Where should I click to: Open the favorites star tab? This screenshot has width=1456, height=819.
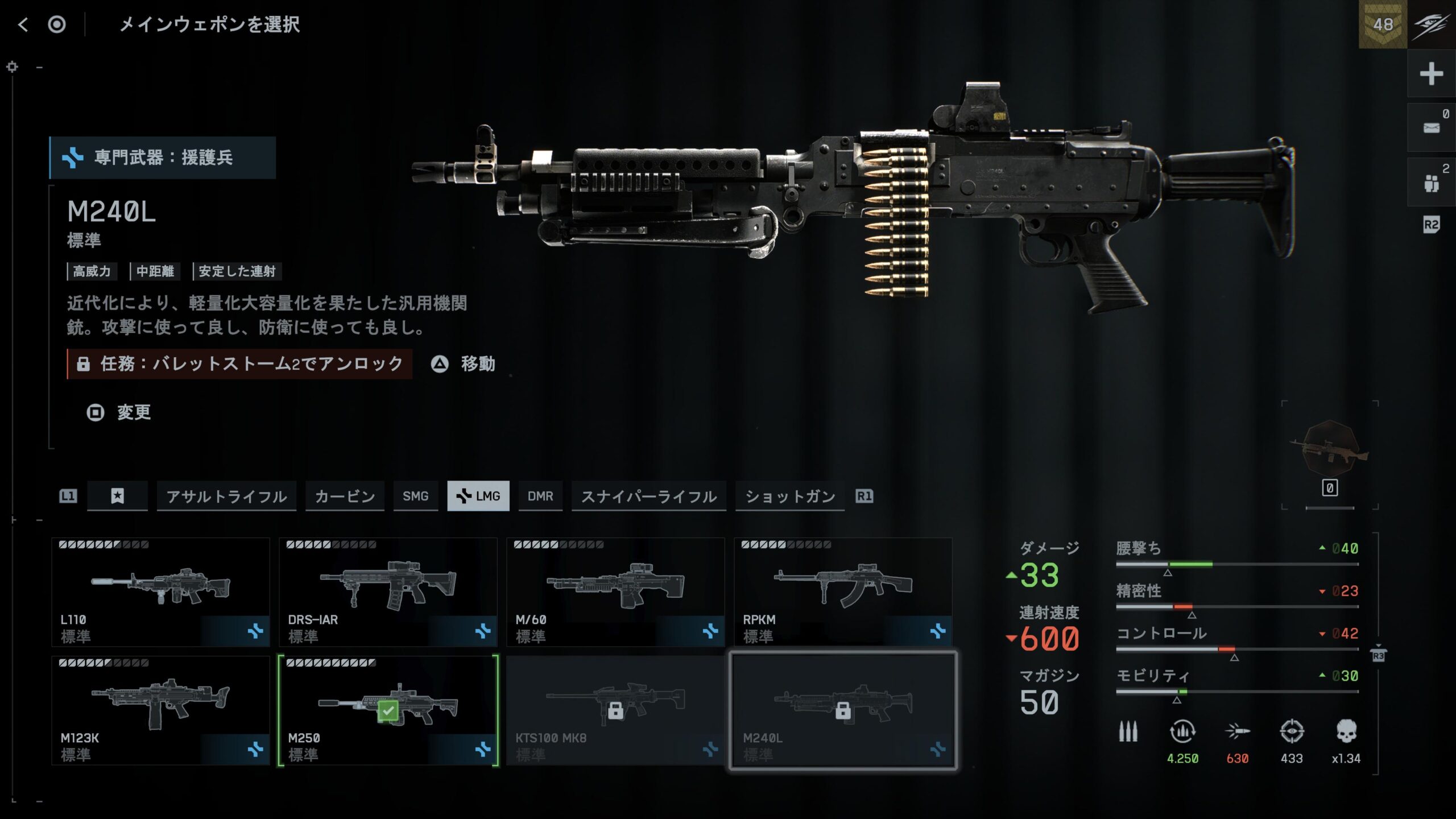[117, 497]
